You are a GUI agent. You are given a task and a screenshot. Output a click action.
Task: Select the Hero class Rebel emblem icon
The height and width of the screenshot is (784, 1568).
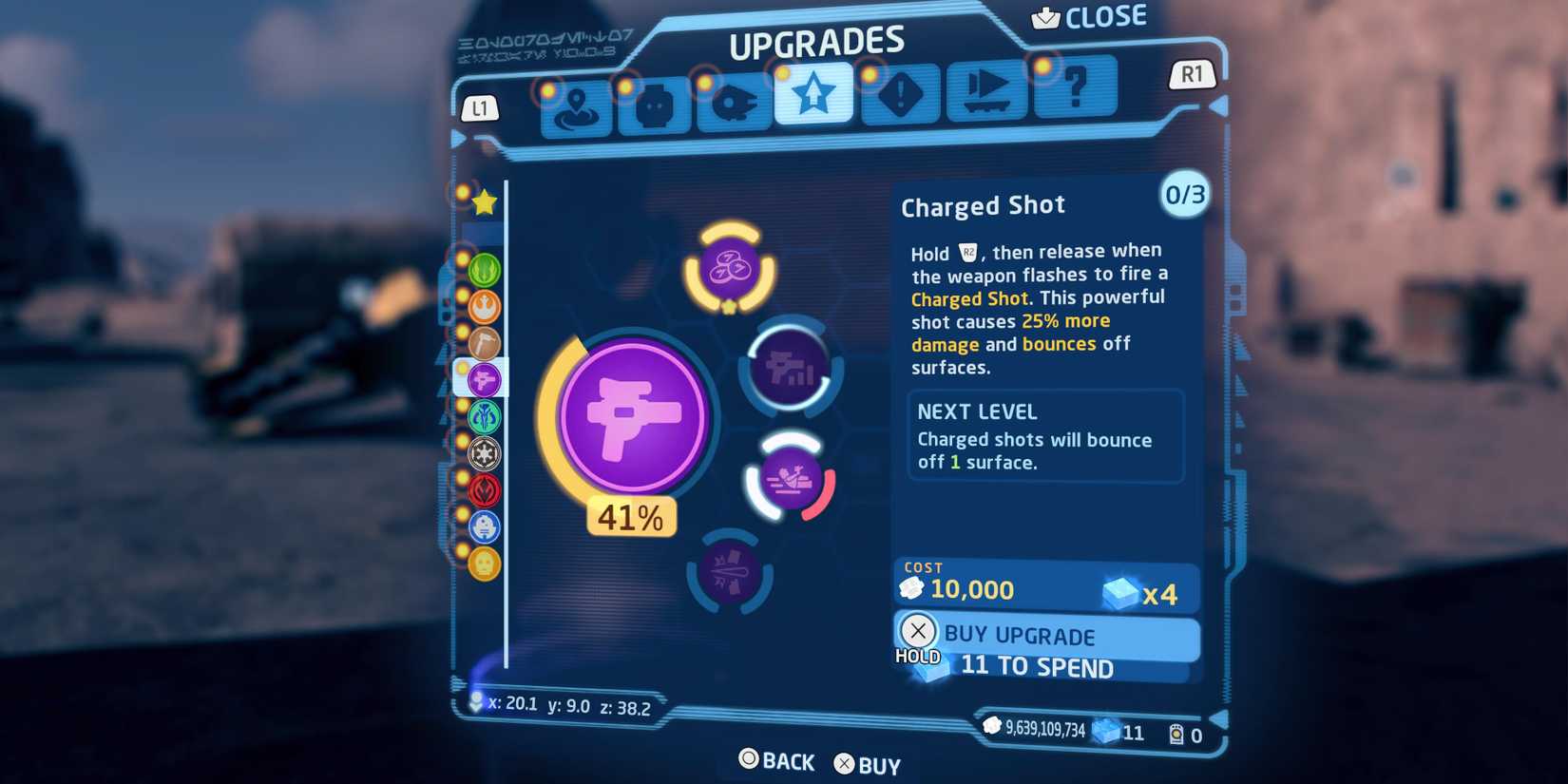coord(484,307)
